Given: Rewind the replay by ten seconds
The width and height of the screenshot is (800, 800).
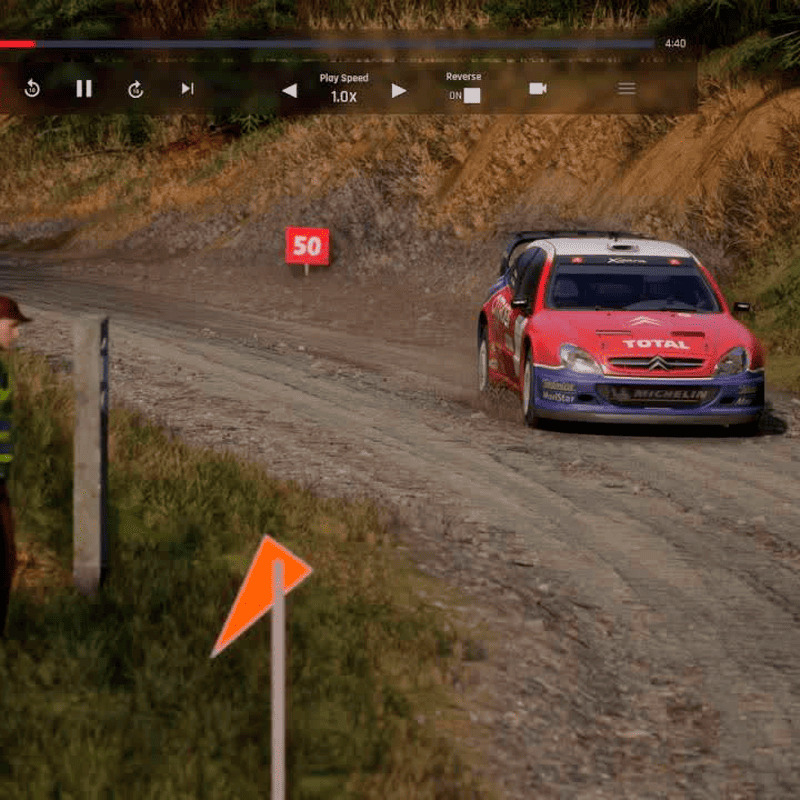Looking at the screenshot, I should (x=32, y=89).
